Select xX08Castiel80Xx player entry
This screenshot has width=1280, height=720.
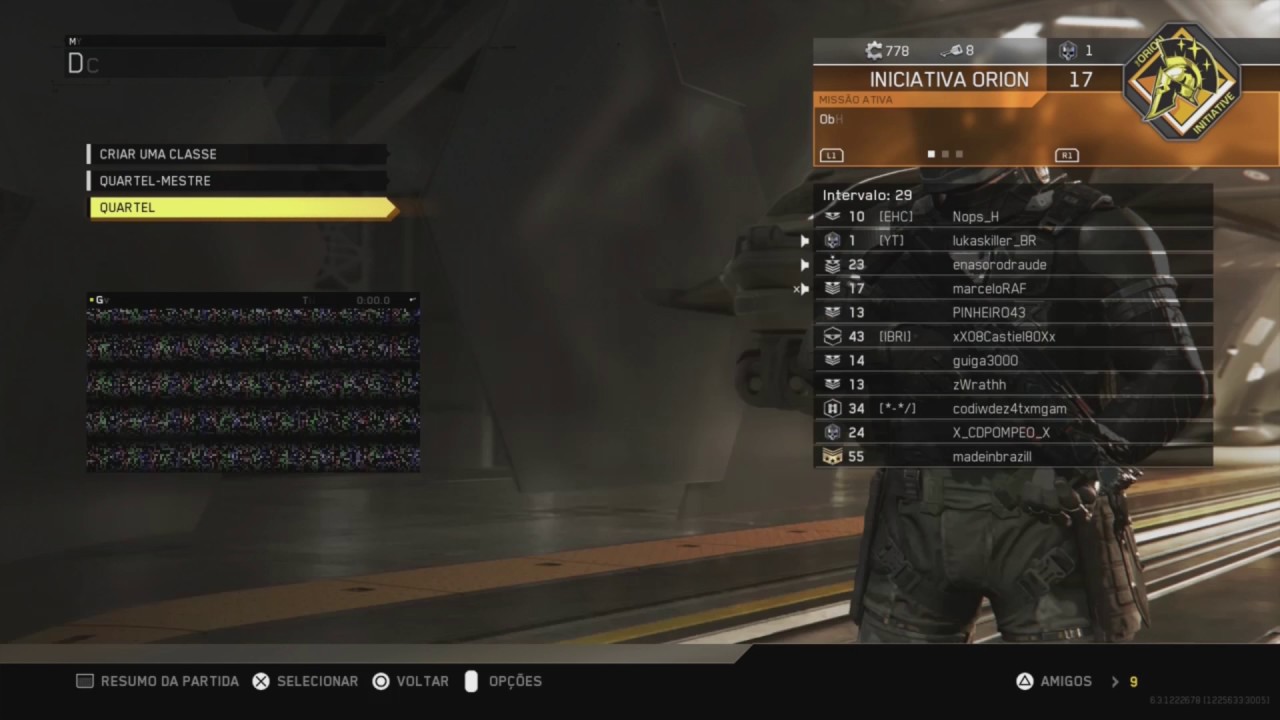(1012, 337)
